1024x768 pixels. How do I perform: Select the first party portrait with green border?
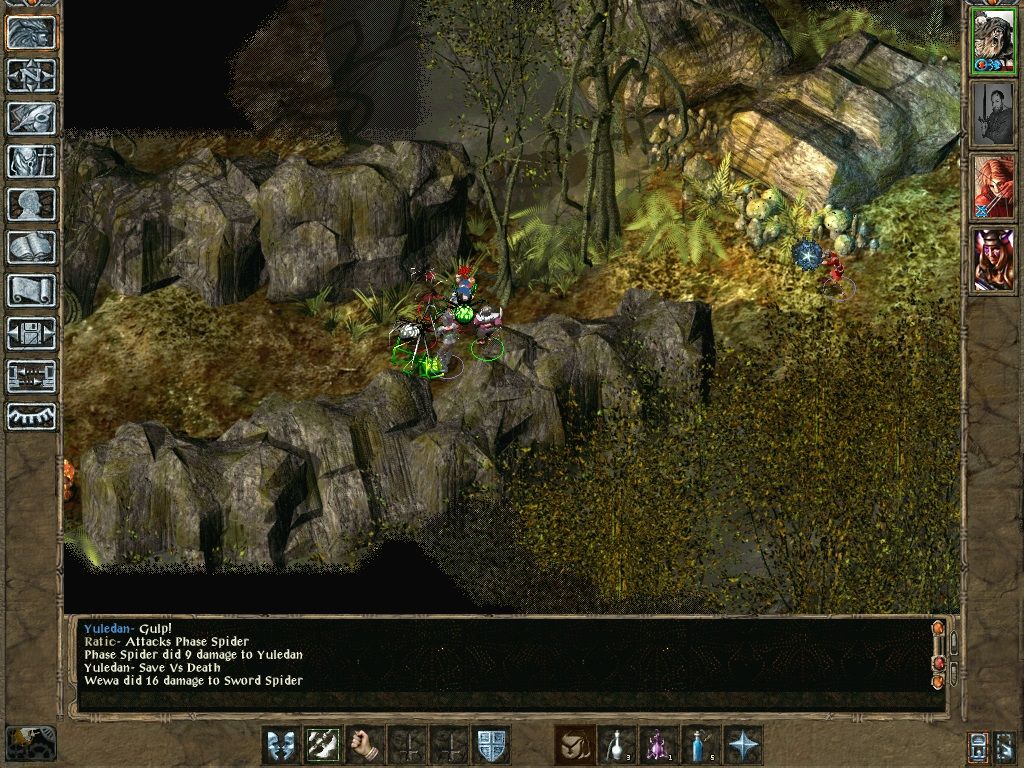[993, 41]
